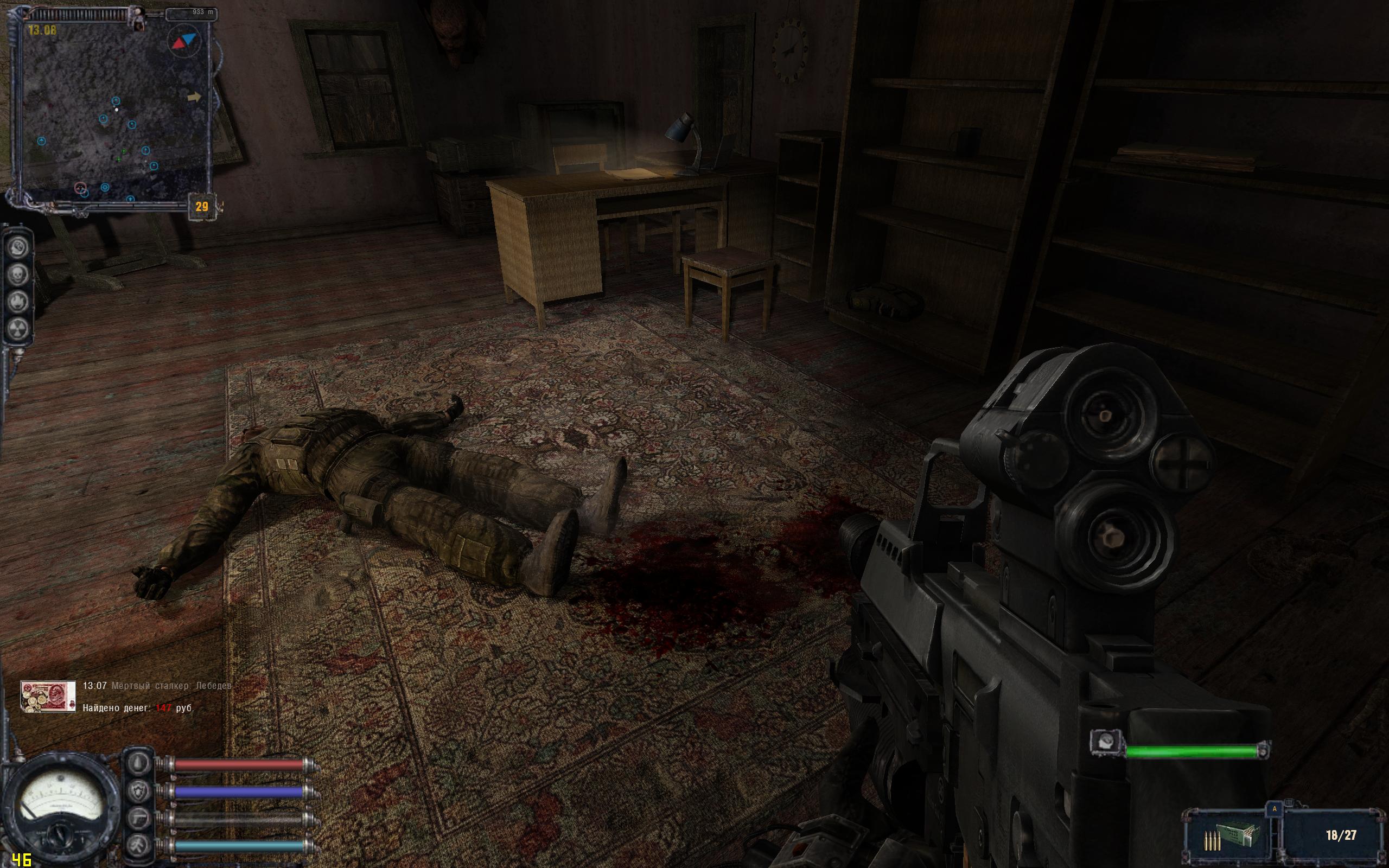Select the red circled marker on minimap

click(80, 188)
